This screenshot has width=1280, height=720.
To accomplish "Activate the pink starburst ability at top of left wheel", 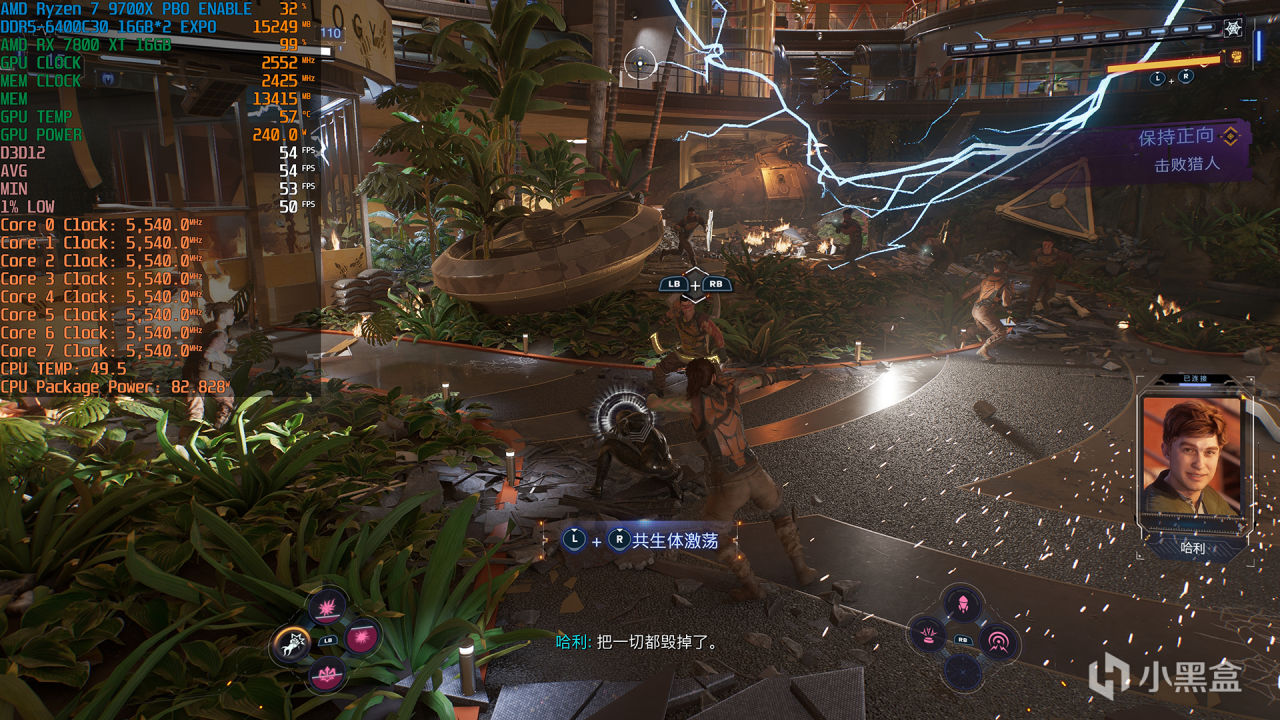I will [326, 606].
